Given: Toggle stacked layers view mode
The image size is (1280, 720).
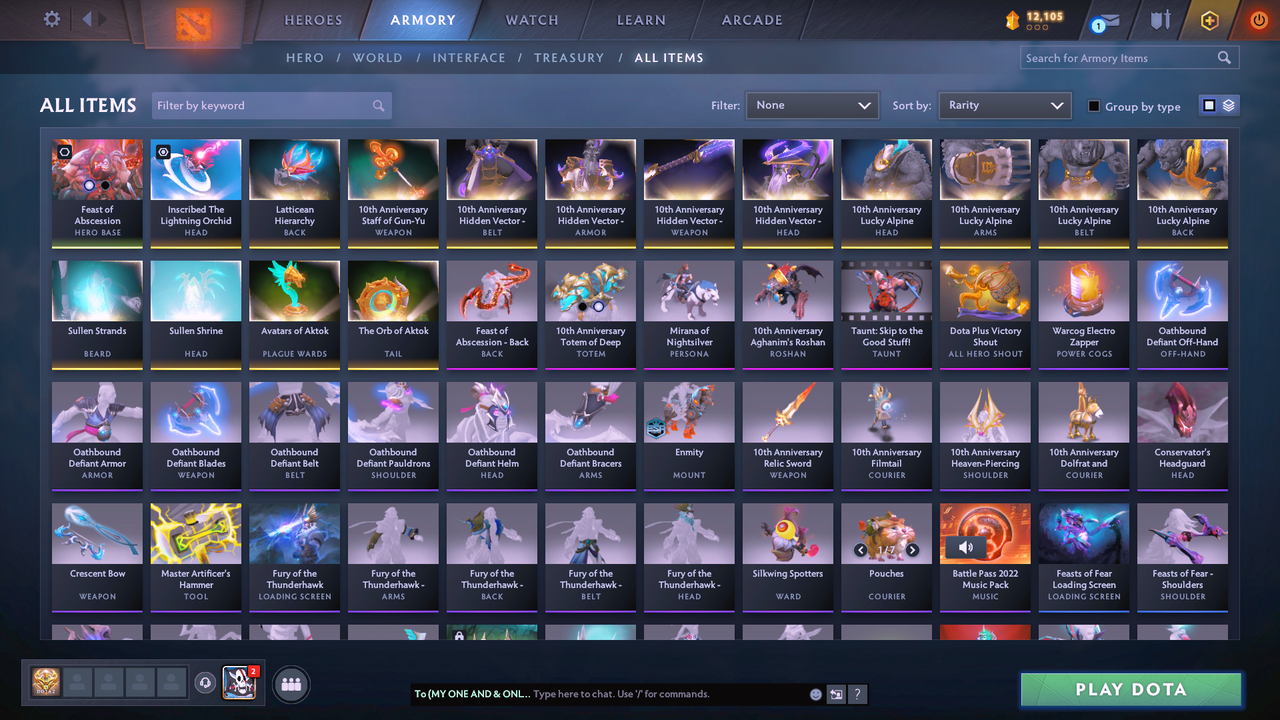Looking at the screenshot, I should pos(1228,105).
